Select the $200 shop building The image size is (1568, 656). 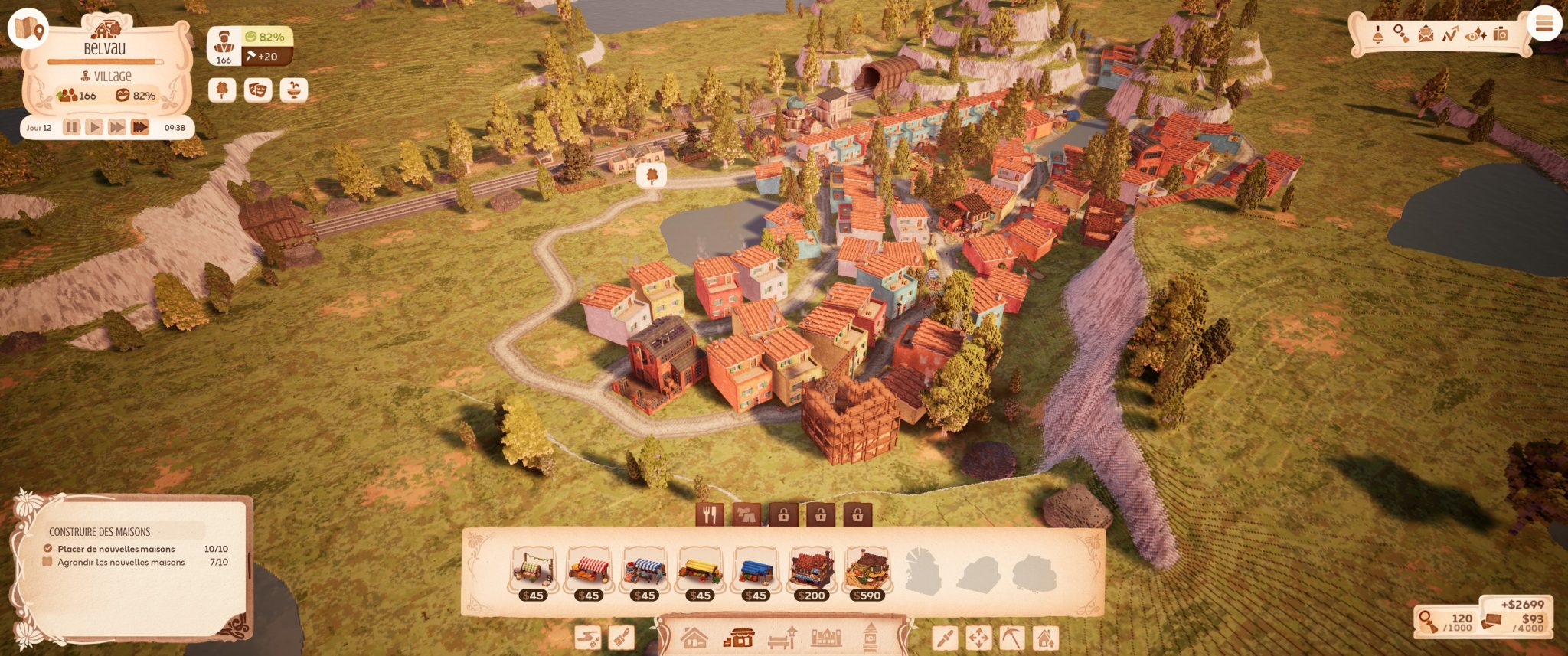812,574
